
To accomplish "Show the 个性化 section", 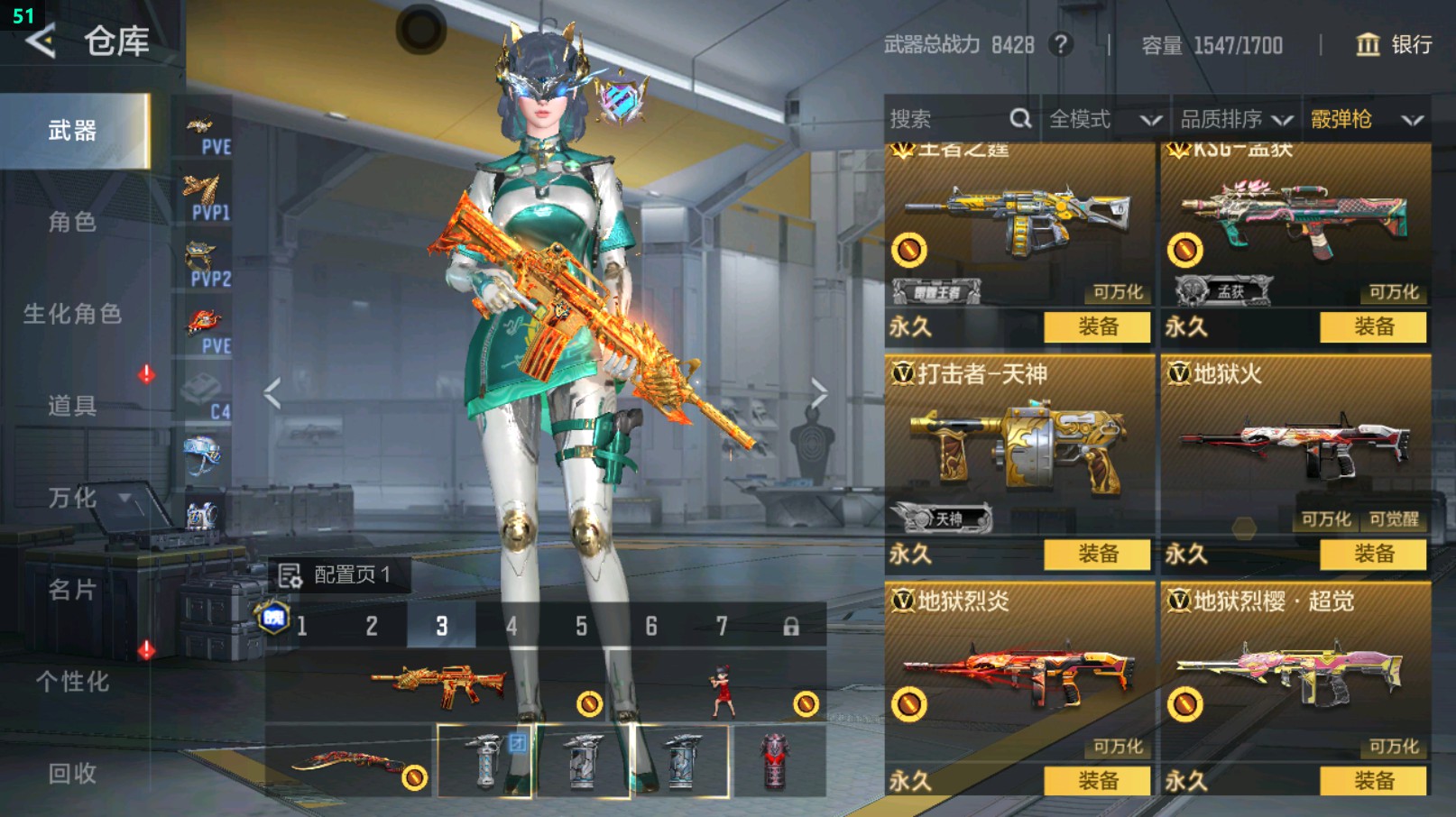I will pyautogui.click(x=72, y=682).
